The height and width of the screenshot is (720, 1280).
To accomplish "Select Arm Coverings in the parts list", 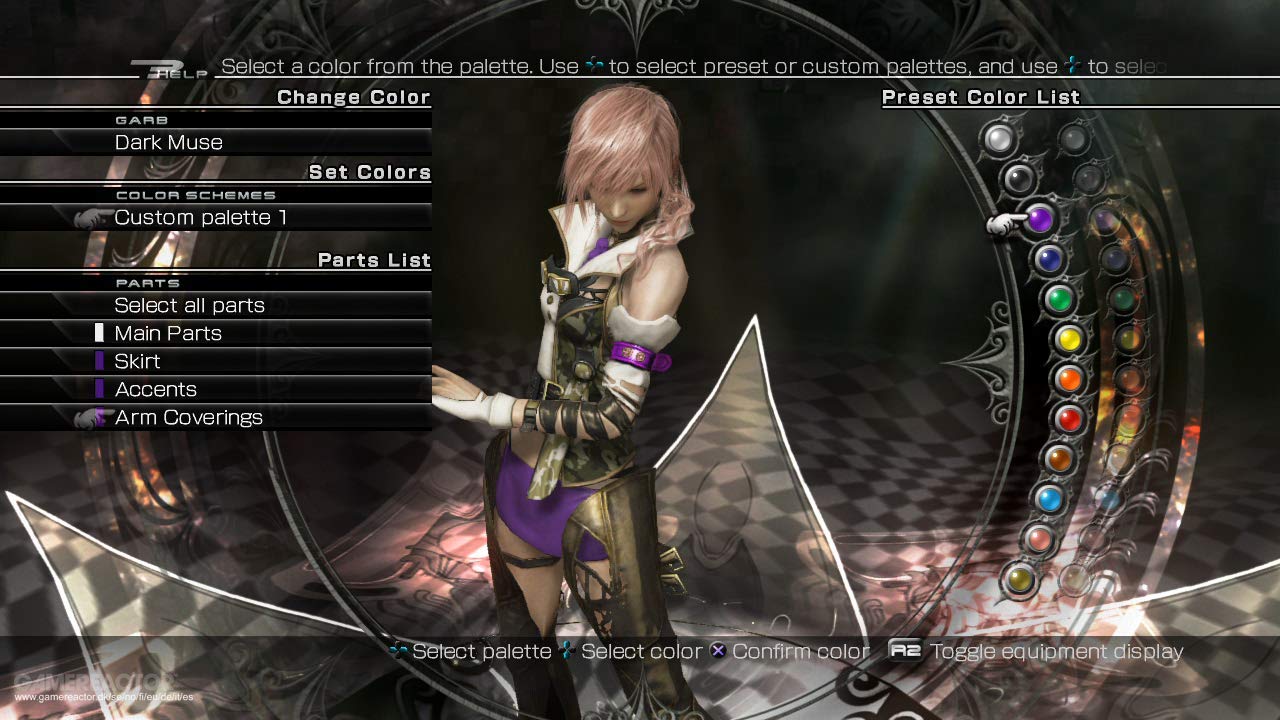I will 188,417.
